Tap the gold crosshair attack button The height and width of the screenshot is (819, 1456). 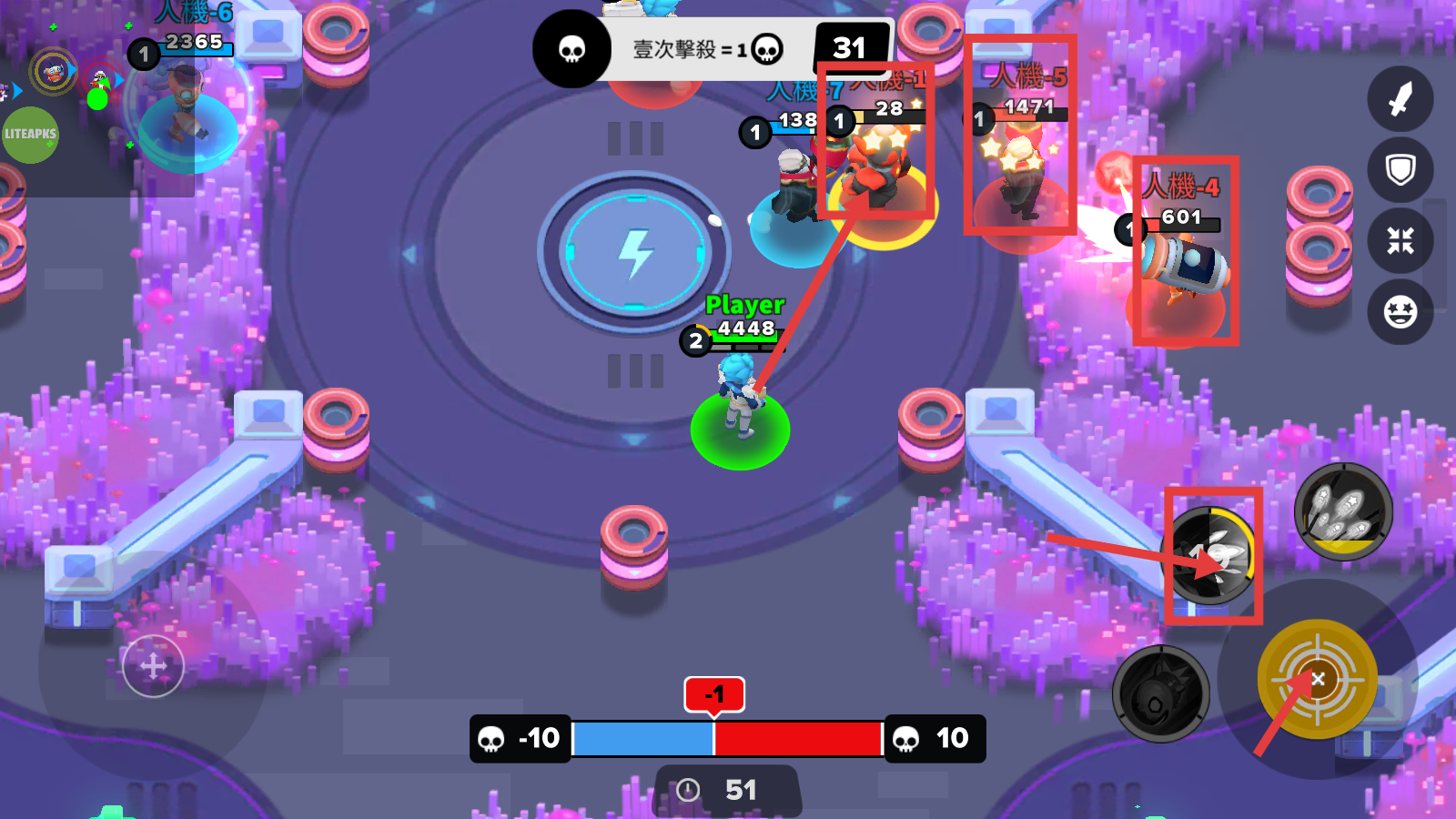click(x=1317, y=679)
